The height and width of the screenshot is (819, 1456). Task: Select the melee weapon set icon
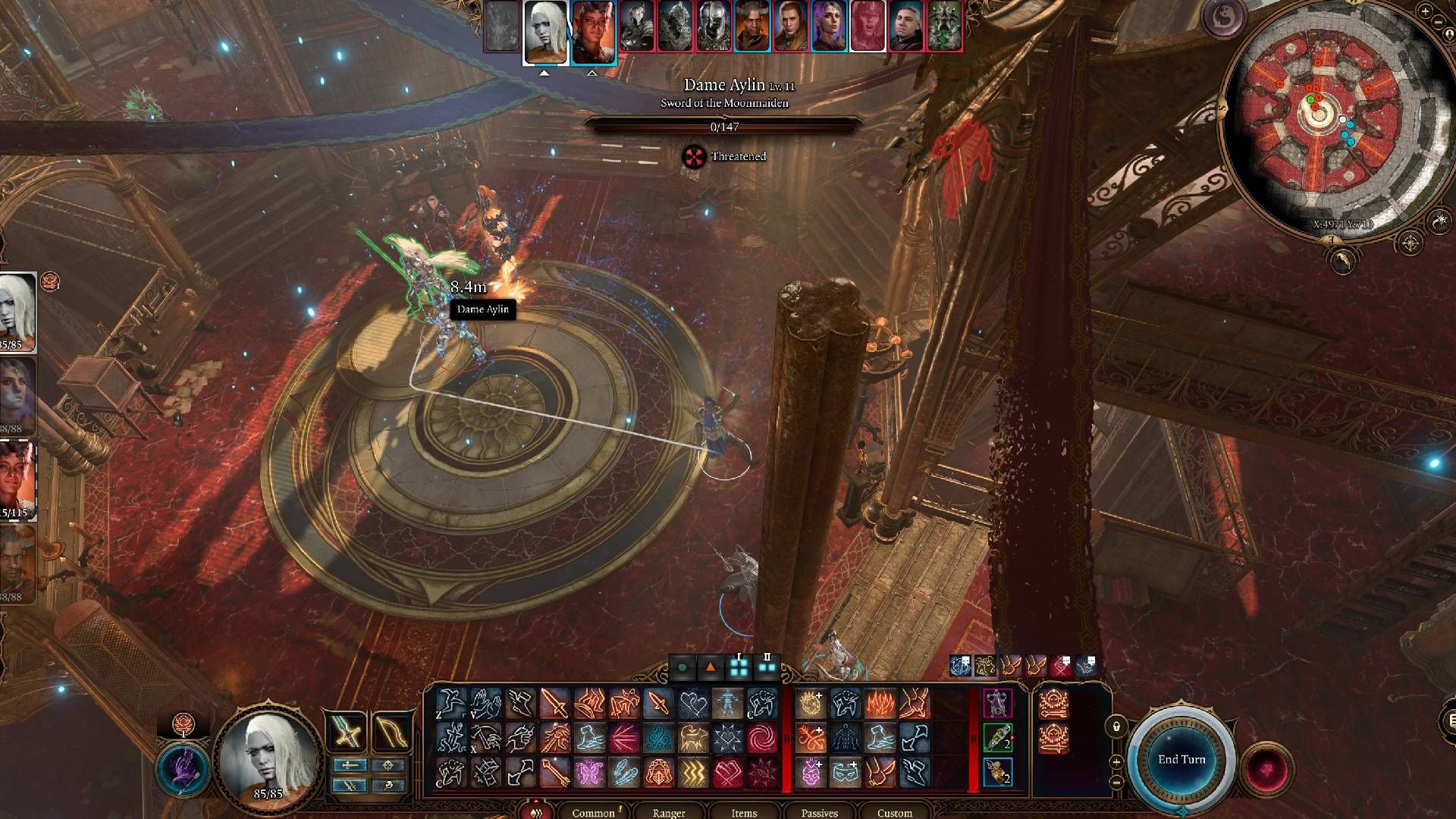(347, 733)
